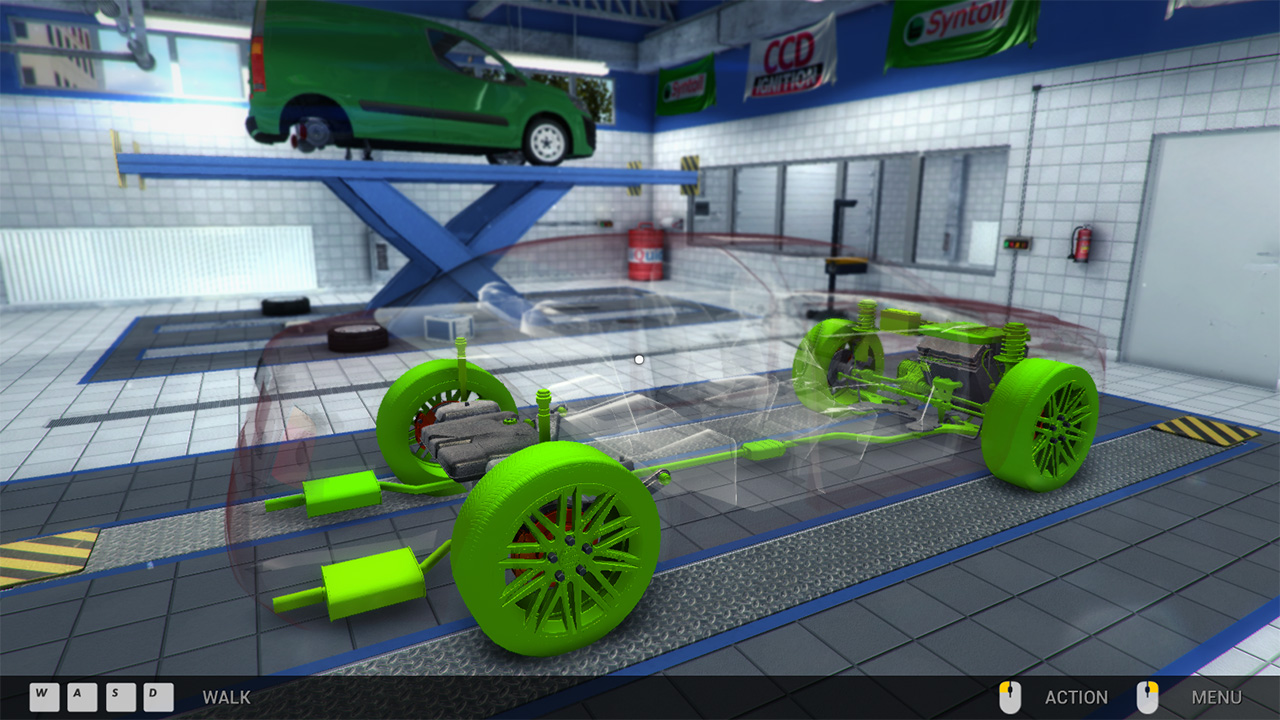Viewport: 1280px width, 720px height.
Task: Click the crosshair dot at screen center
Action: (x=637, y=357)
